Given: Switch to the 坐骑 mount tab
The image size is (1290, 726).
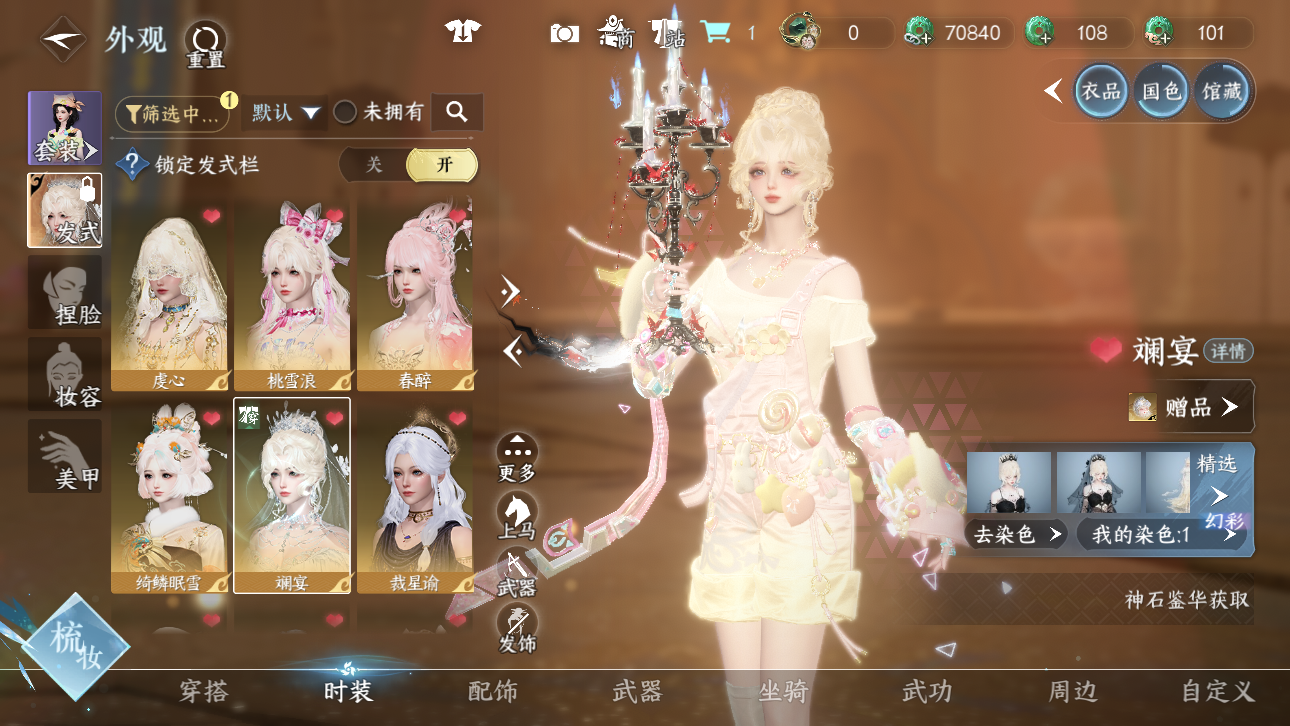Looking at the screenshot, I should coord(783,691).
